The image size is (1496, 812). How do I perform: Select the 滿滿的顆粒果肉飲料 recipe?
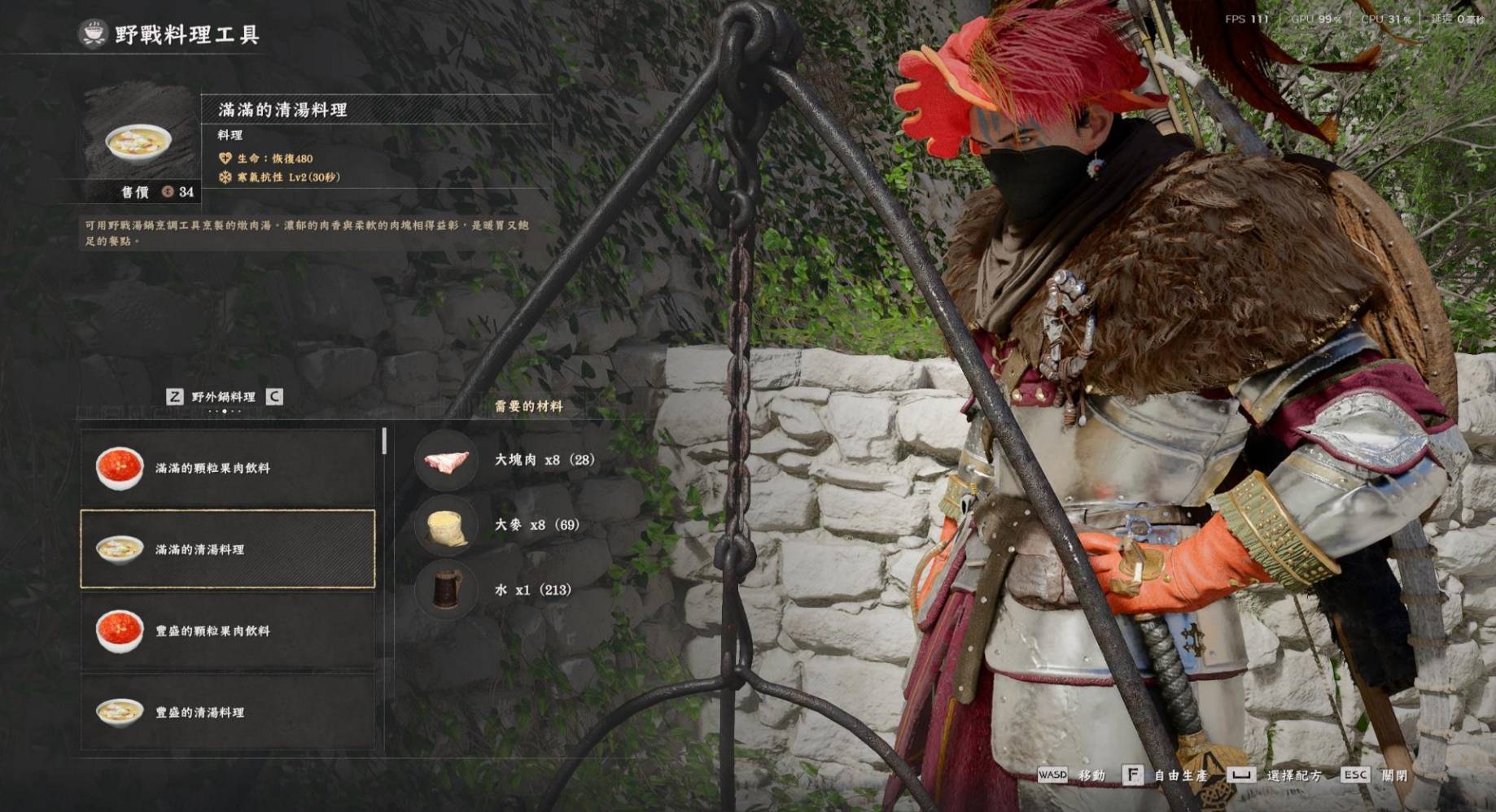(x=227, y=468)
